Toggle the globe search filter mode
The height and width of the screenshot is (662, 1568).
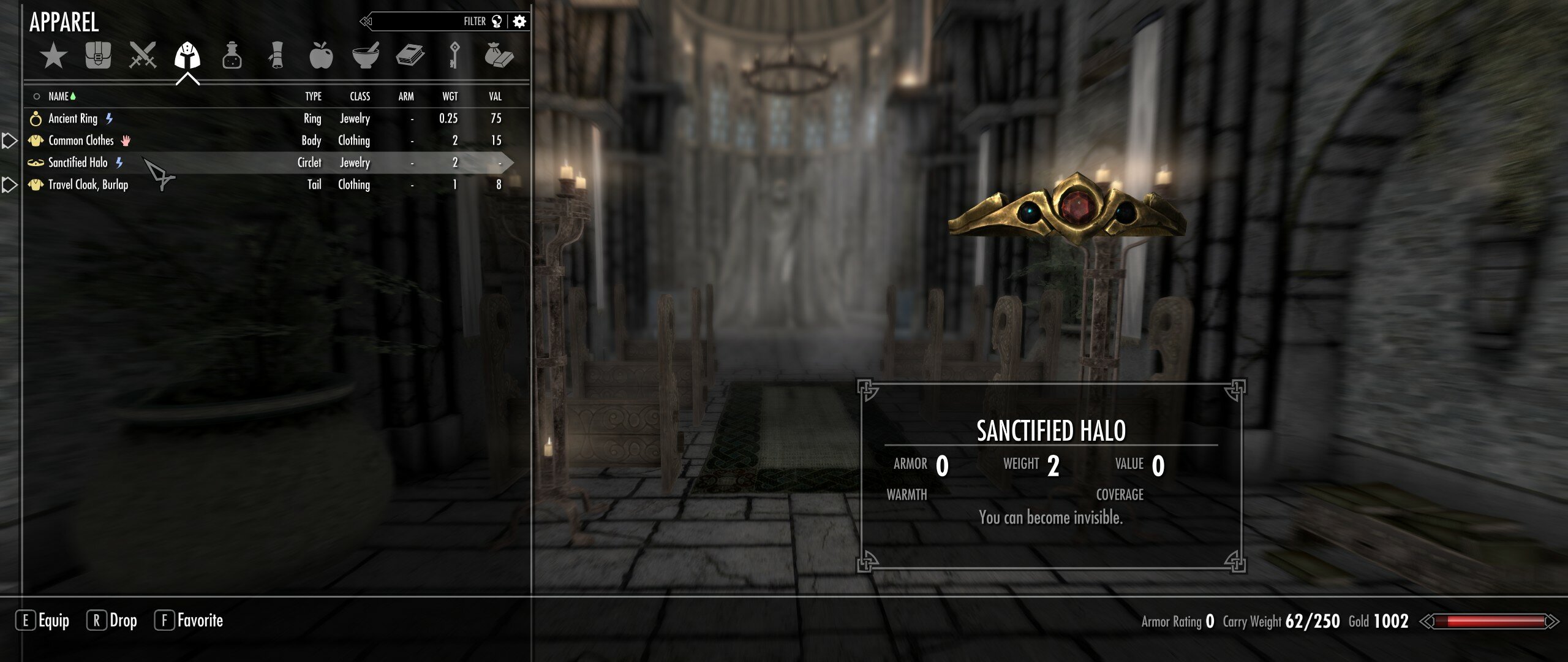point(497,20)
